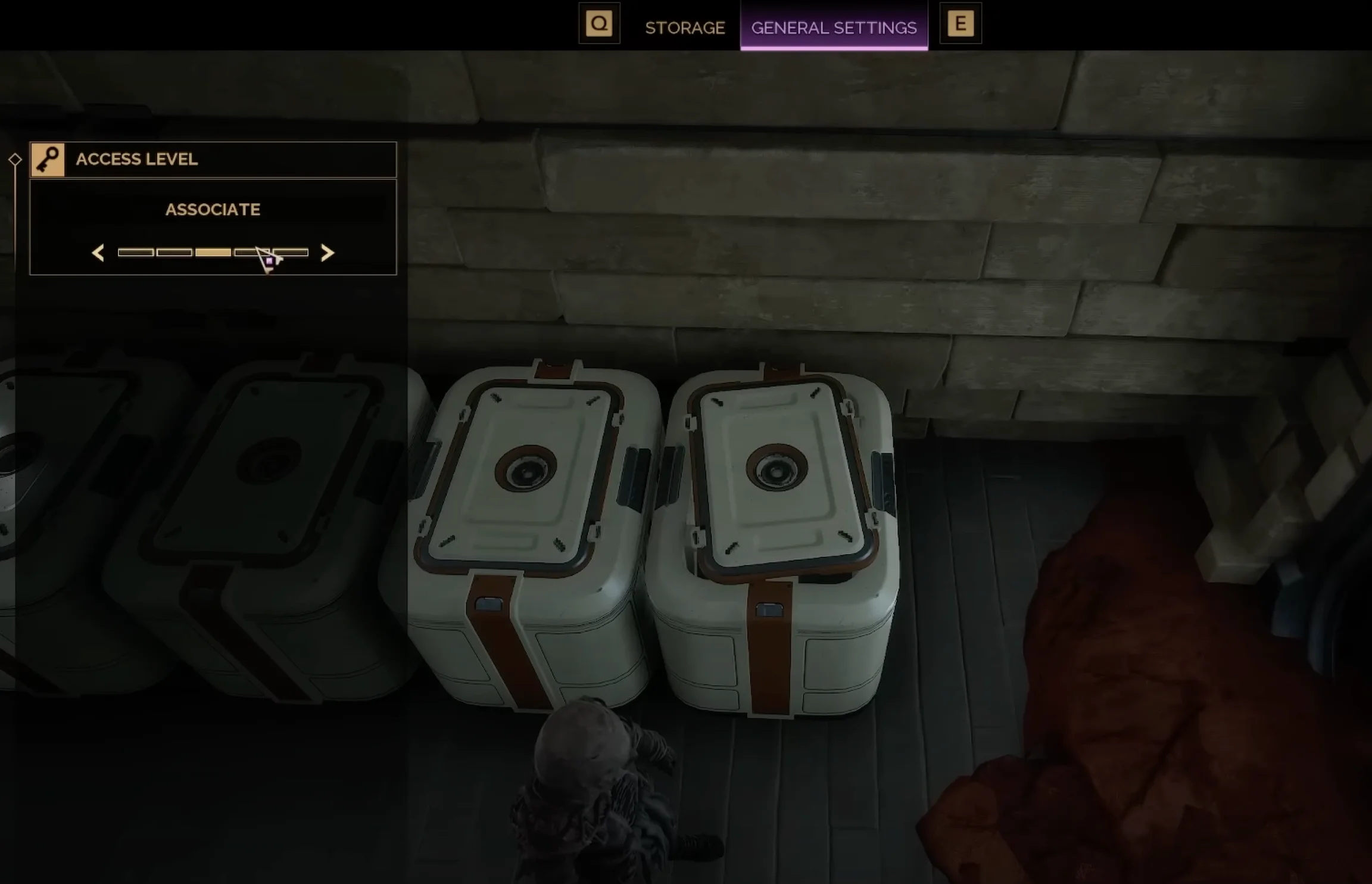The height and width of the screenshot is (884, 1372).
Task: Click the right arrow to raise access level
Action: (327, 253)
